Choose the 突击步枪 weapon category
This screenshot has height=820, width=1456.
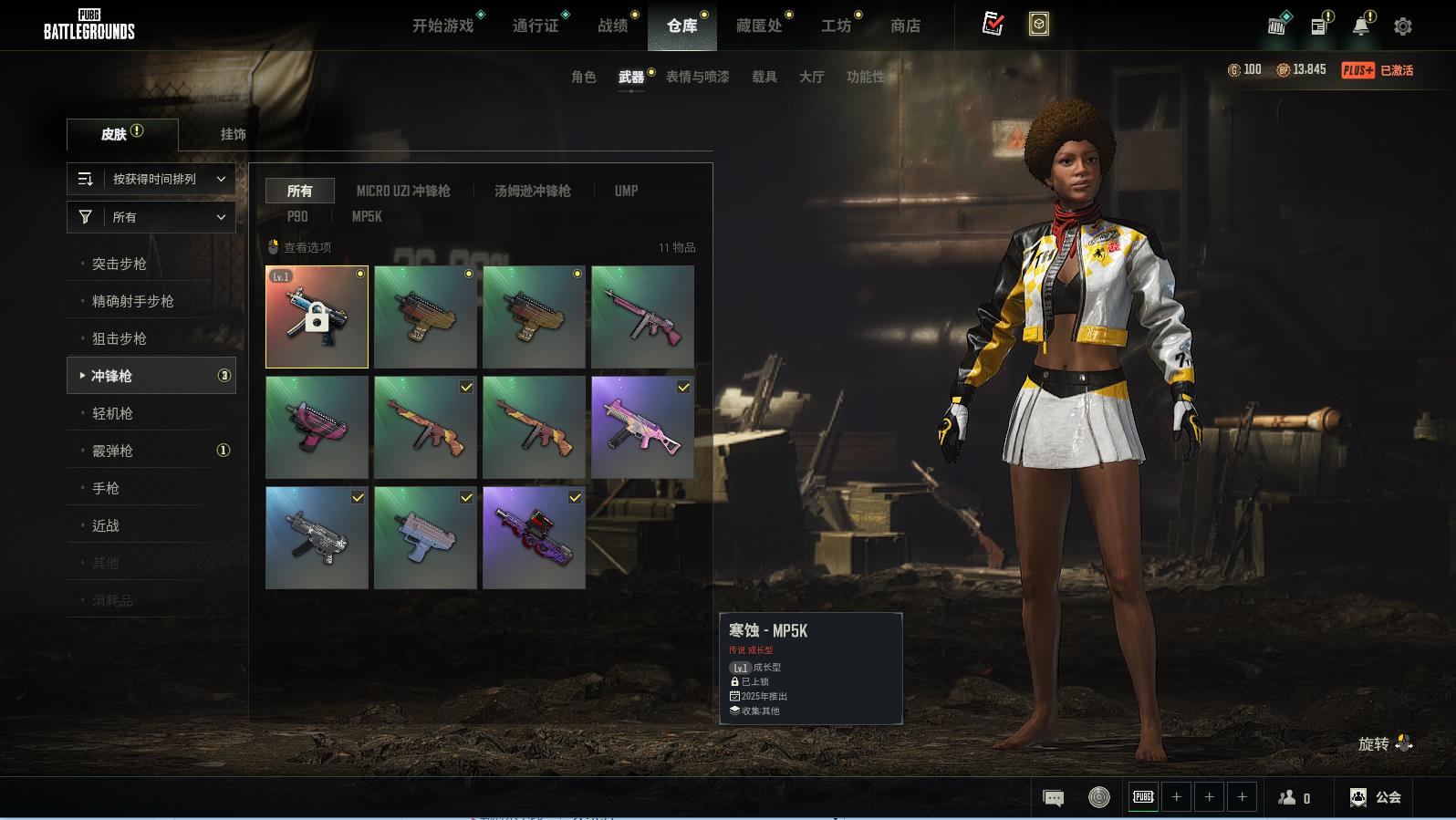[x=120, y=264]
